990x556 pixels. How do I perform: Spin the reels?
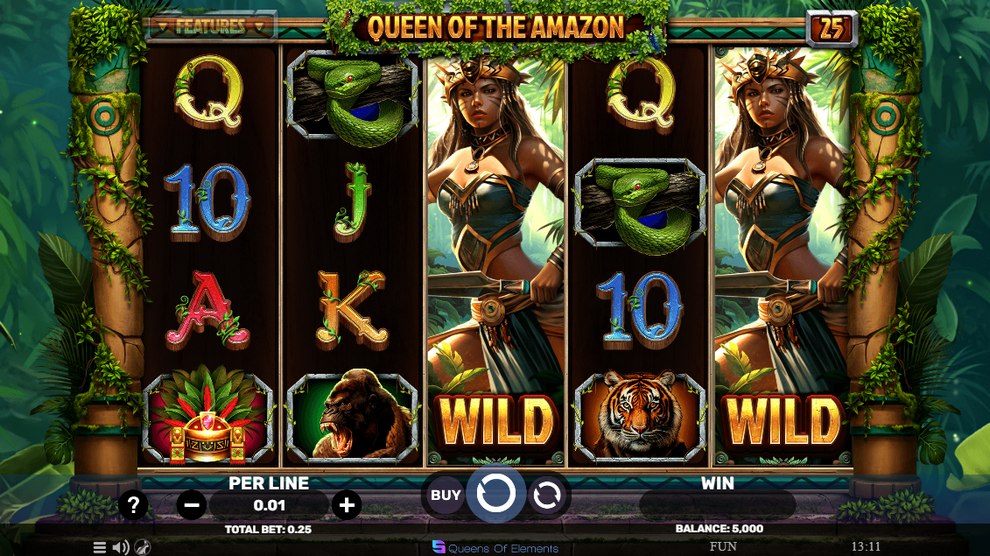click(x=496, y=493)
